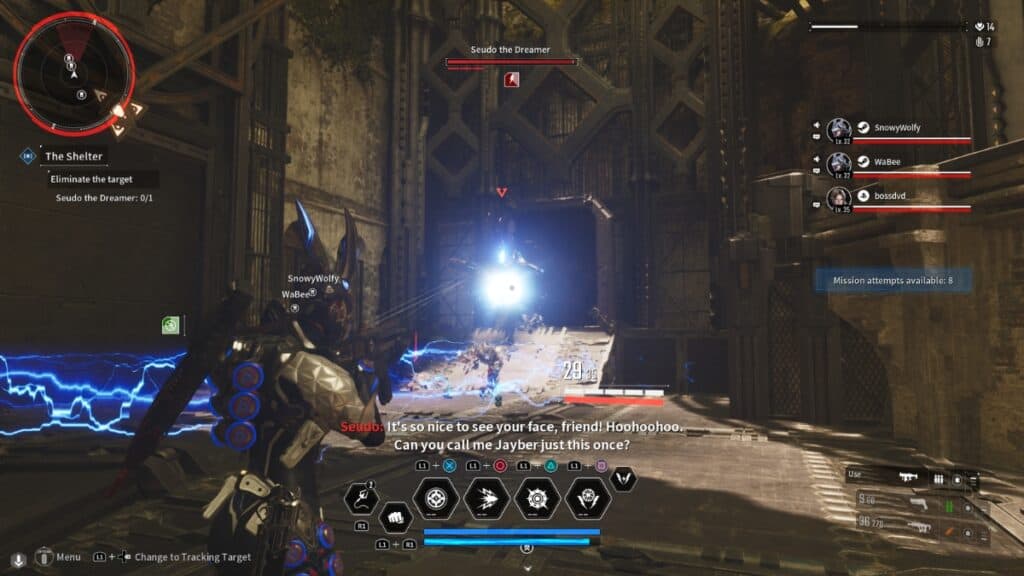This screenshot has width=1024, height=576.
Task: Use the grappling hook ability icon
Action: (360, 497)
